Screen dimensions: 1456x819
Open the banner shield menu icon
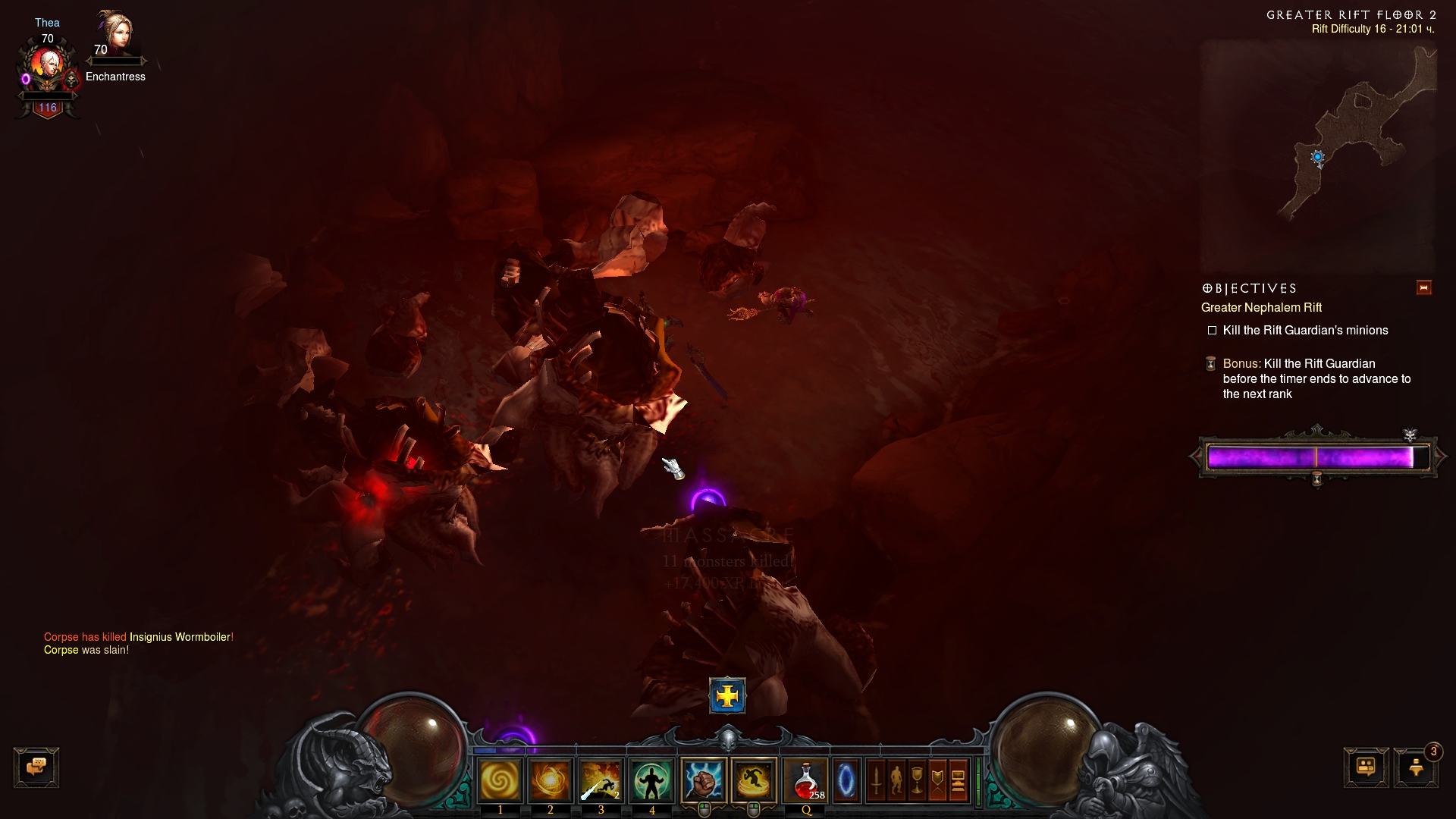937,780
